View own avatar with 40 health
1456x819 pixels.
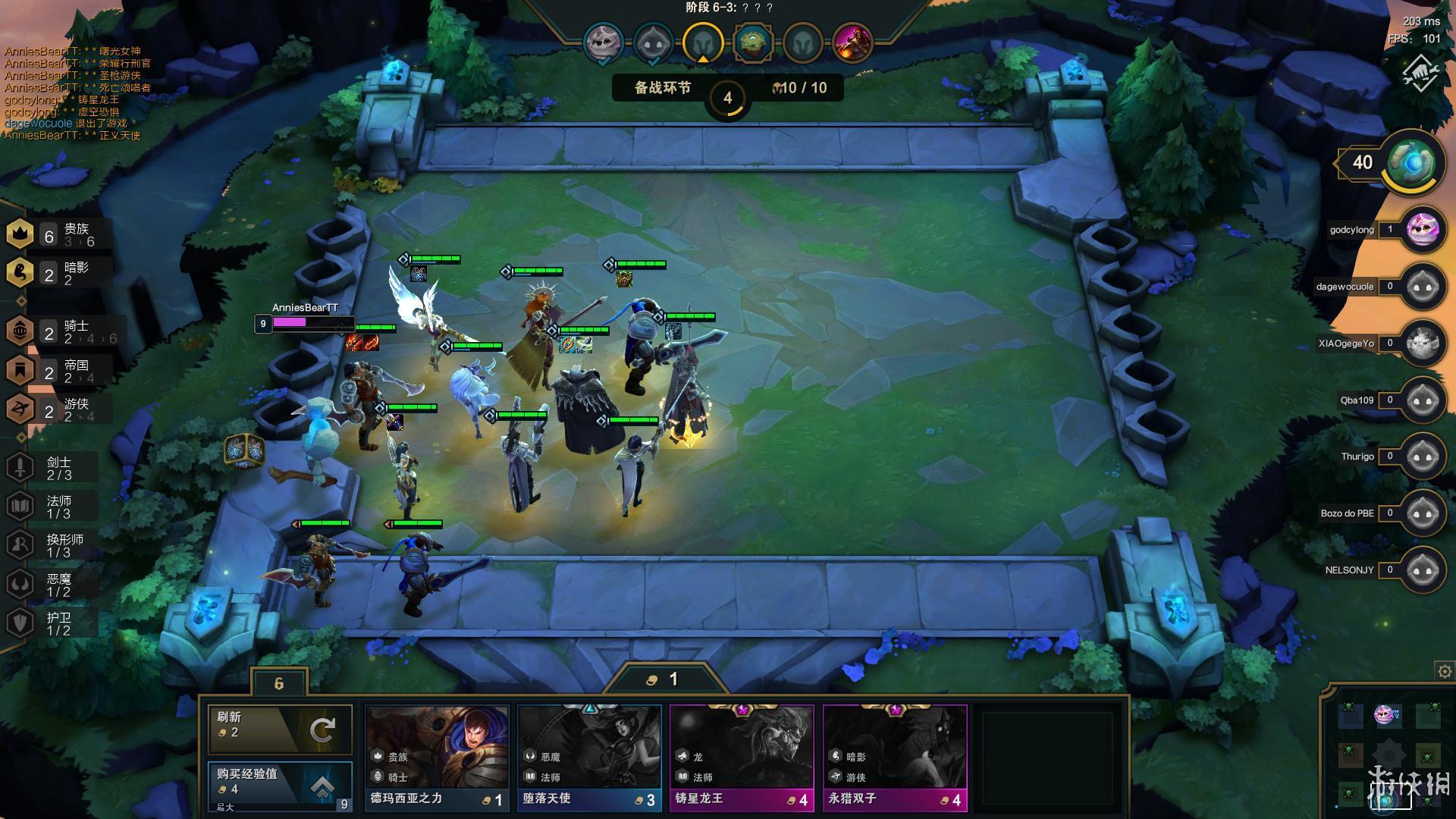click(x=1411, y=162)
